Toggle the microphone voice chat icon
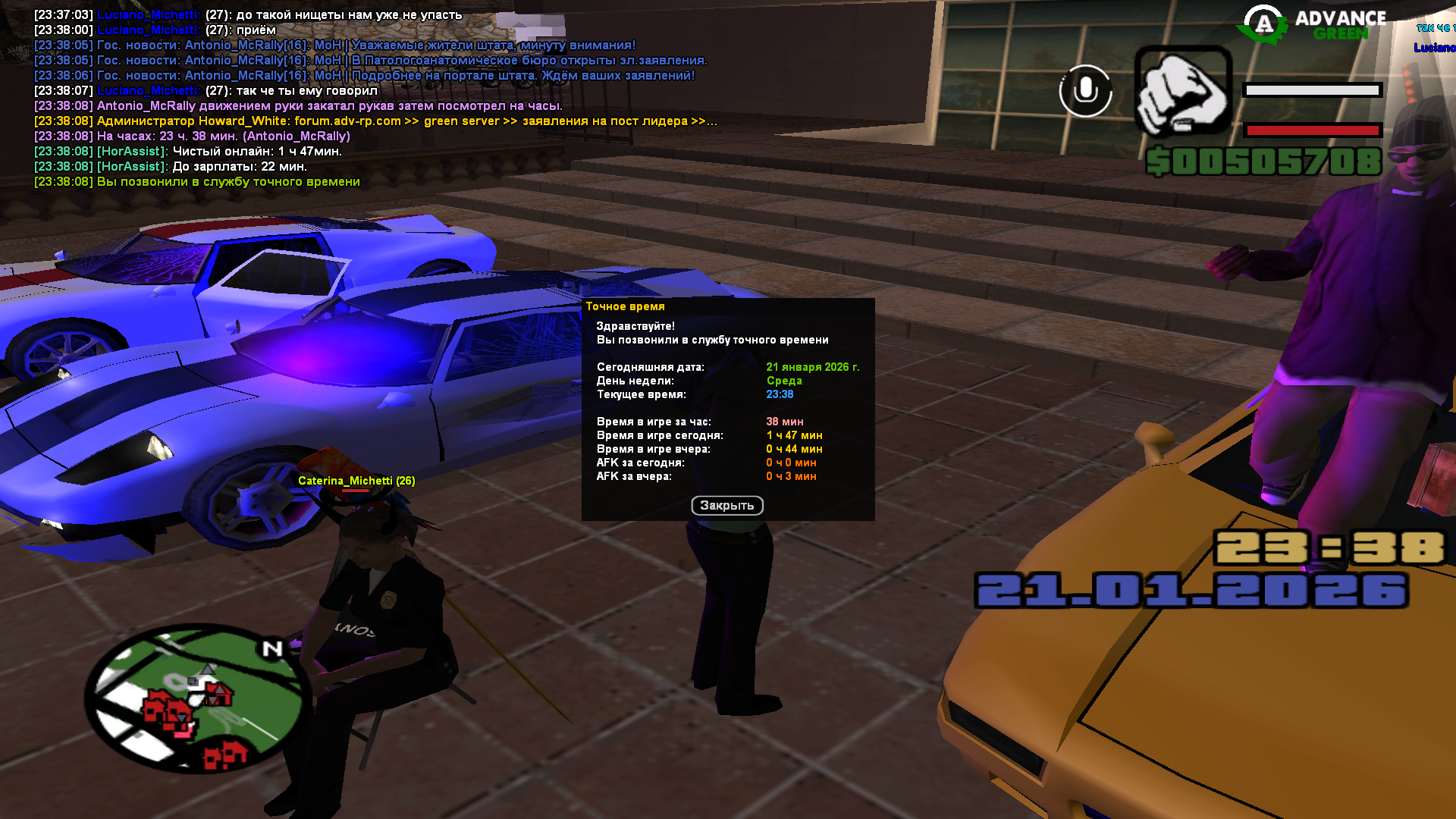Image resolution: width=1456 pixels, height=819 pixels. pyautogui.click(x=1085, y=91)
